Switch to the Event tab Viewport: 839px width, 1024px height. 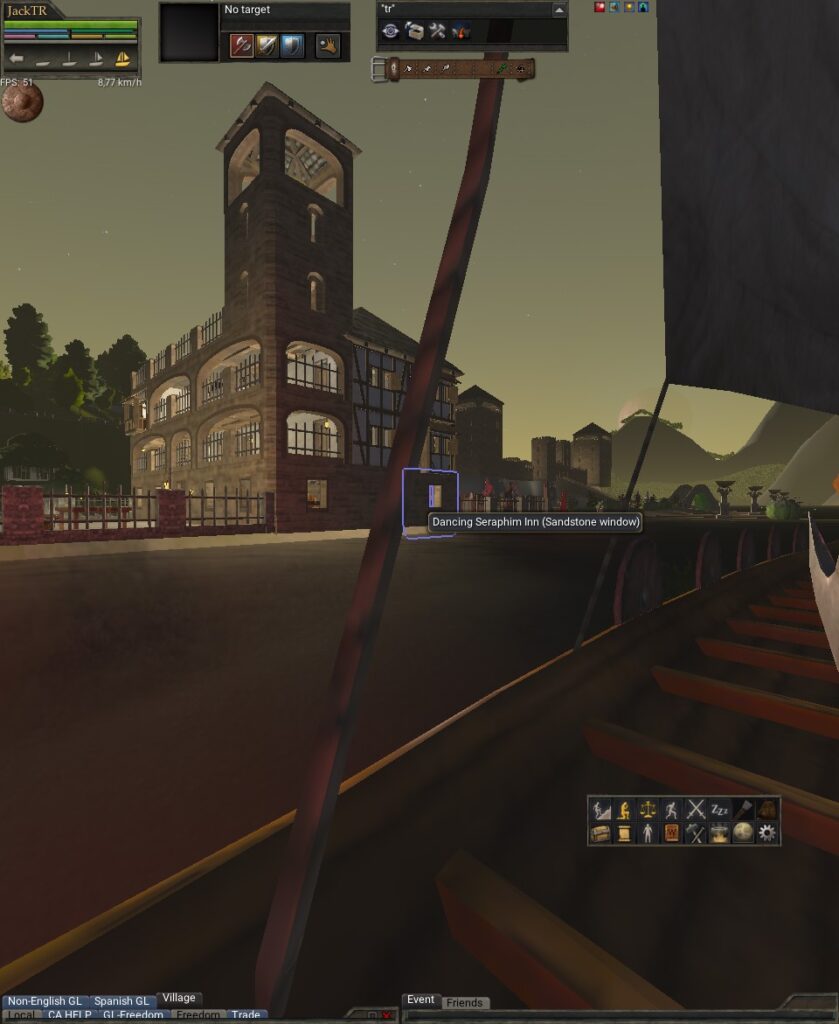(420, 1000)
